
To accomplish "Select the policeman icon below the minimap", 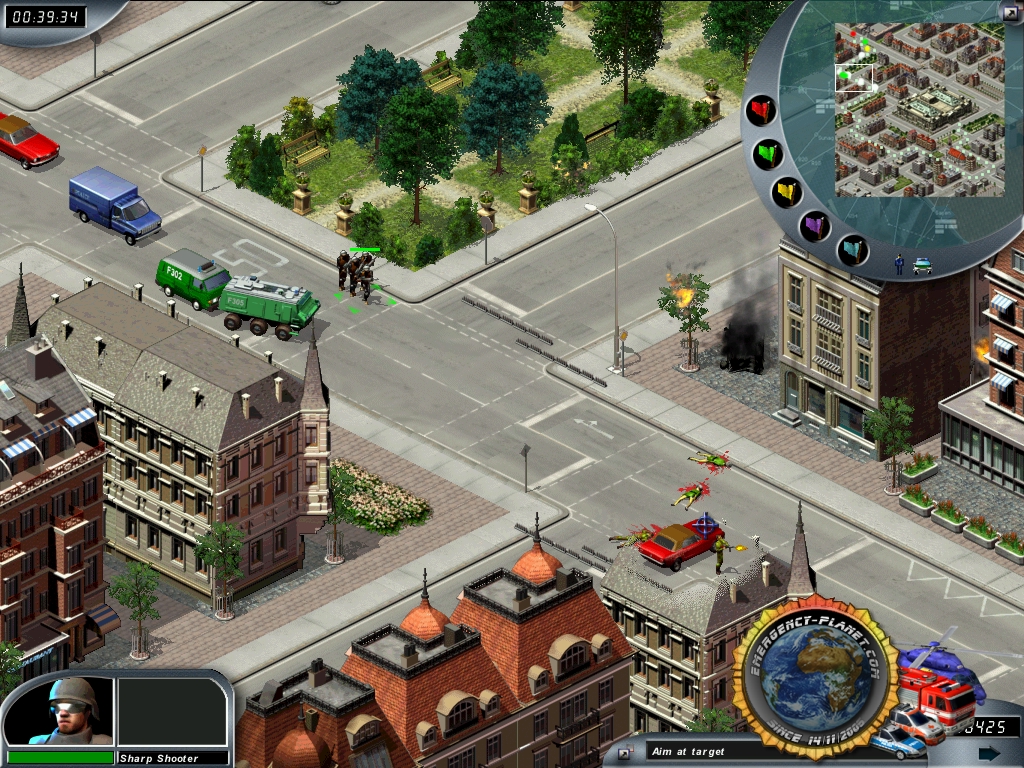I will (899, 265).
